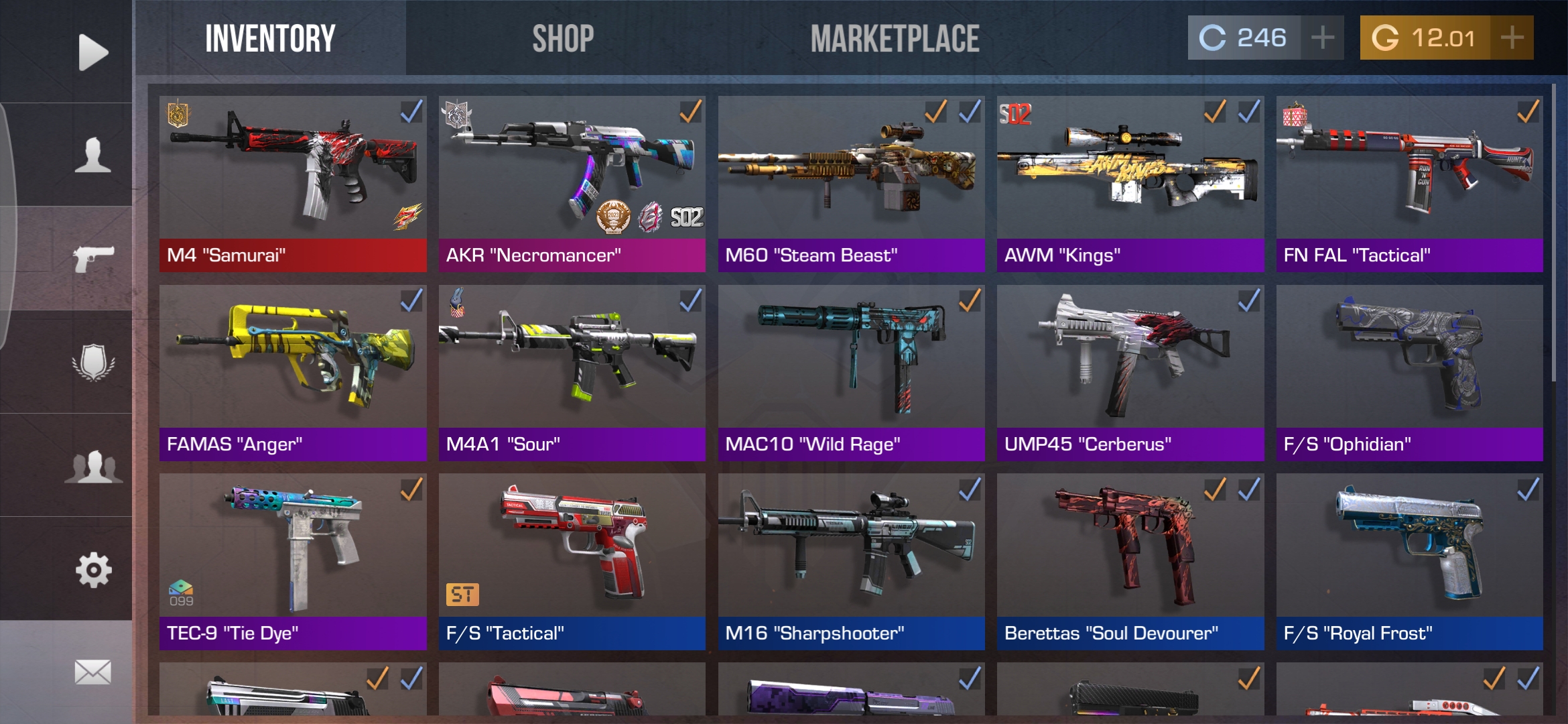Switch to the Shop tab
The width and height of the screenshot is (1568, 724).
563,39
